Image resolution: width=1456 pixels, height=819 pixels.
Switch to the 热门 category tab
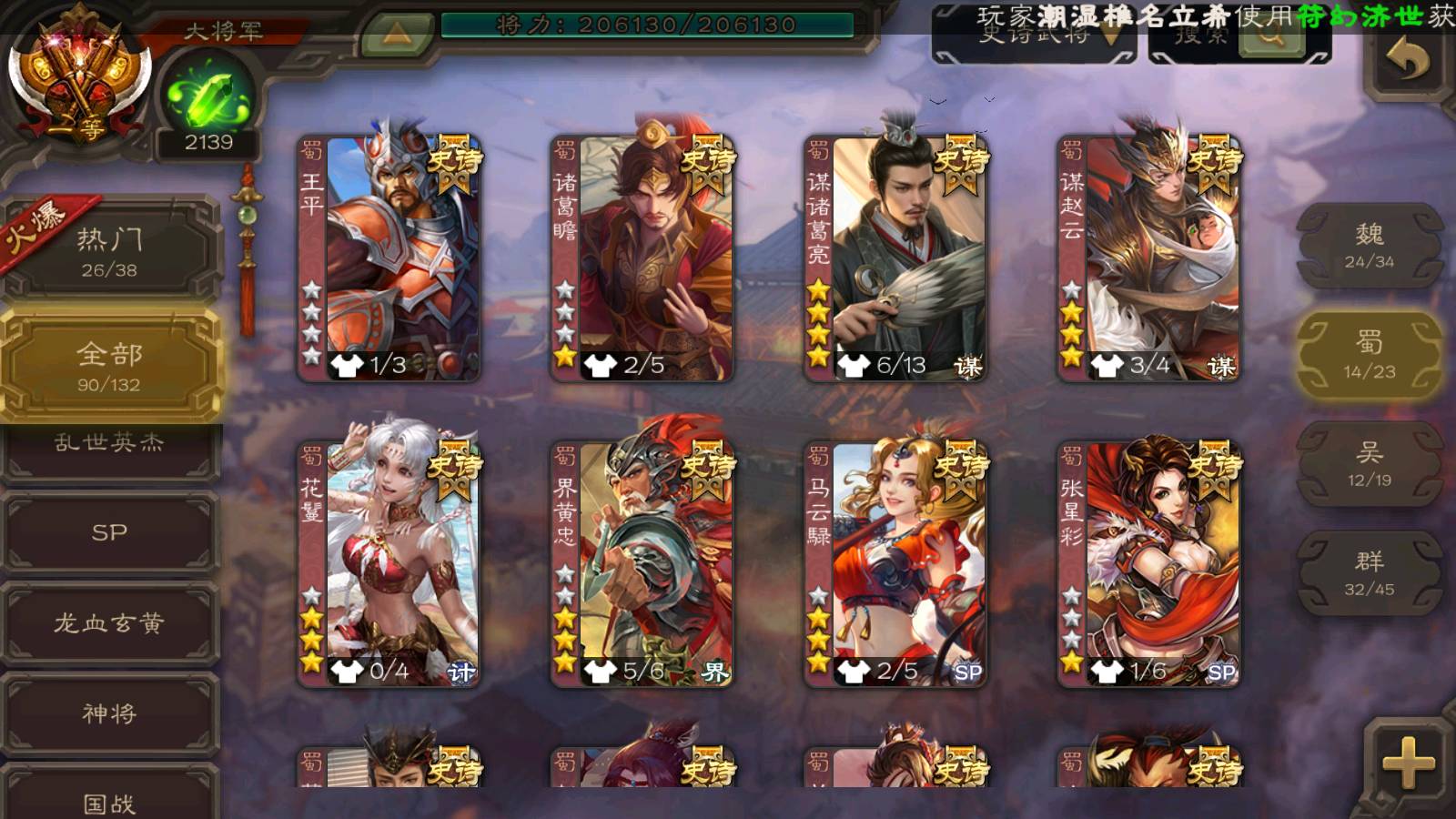109,251
